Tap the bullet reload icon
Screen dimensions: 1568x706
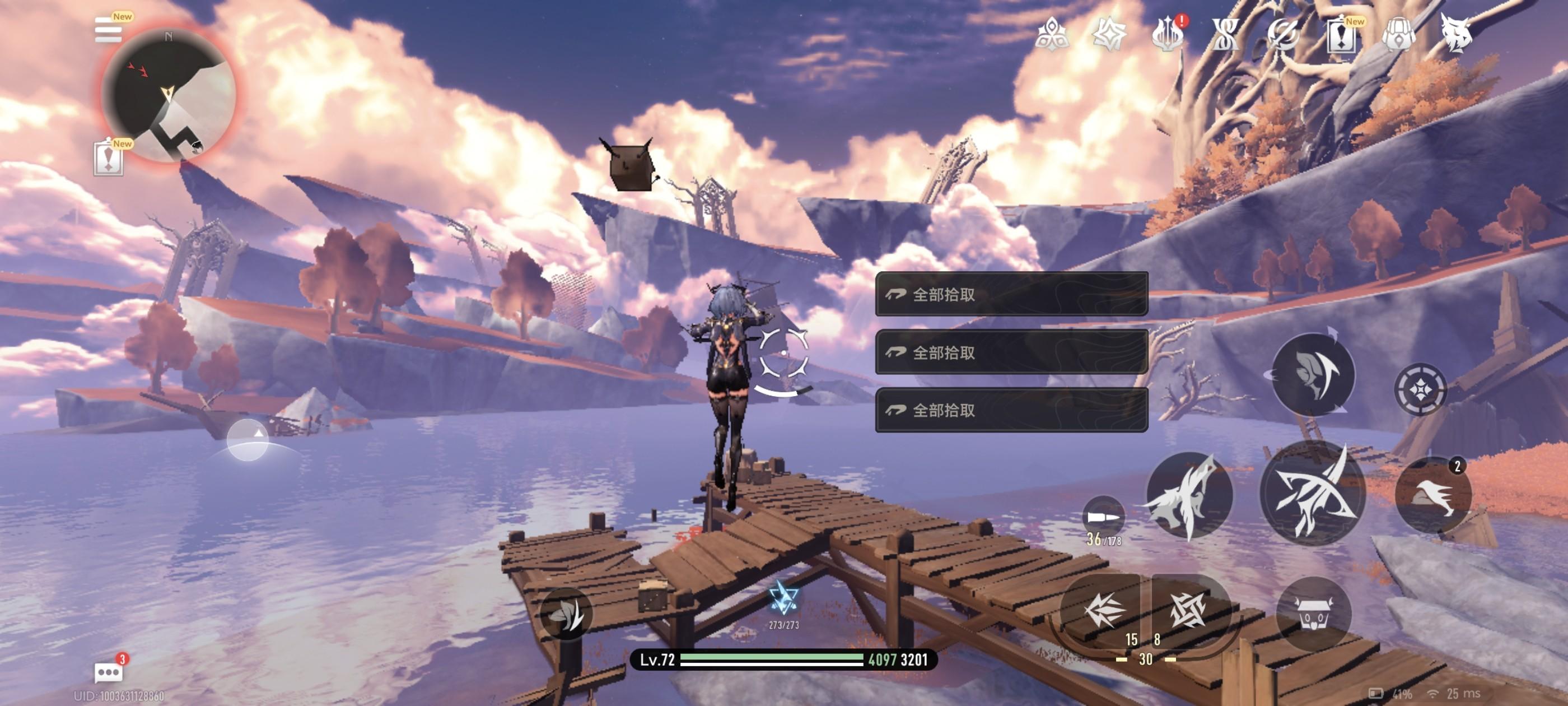tap(1103, 517)
